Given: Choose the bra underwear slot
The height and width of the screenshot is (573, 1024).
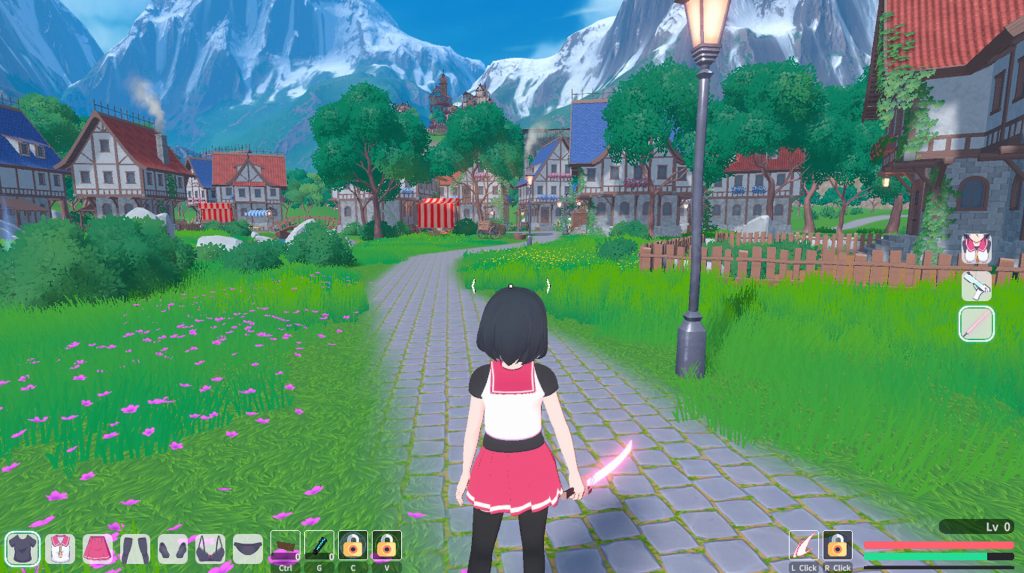Looking at the screenshot, I should click(210, 547).
